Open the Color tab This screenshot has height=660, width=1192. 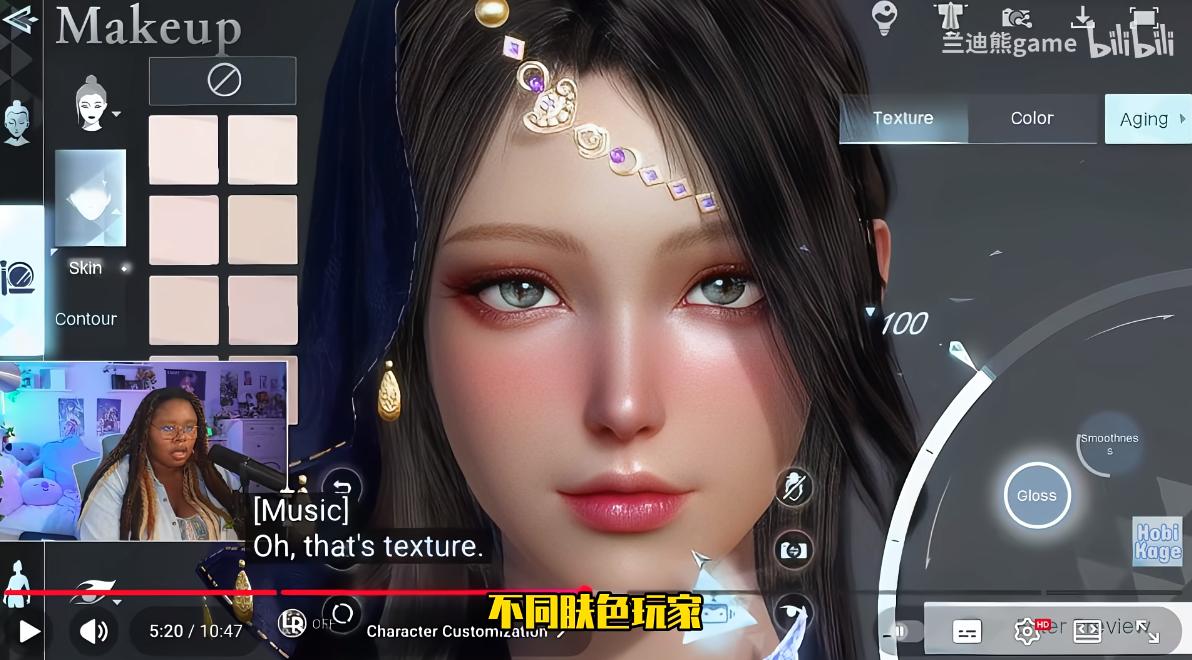pyautogui.click(x=1032, y=119)
